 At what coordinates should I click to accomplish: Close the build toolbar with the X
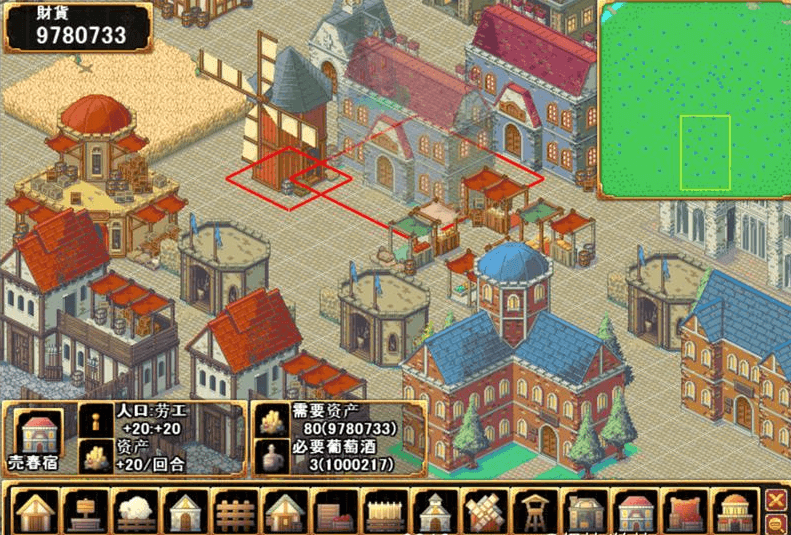click(776, 499)
